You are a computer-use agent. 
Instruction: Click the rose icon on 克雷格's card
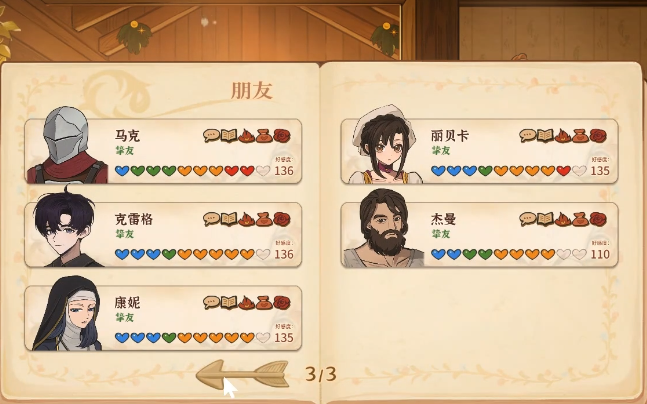pyautogui.click(x=282, y=219)
